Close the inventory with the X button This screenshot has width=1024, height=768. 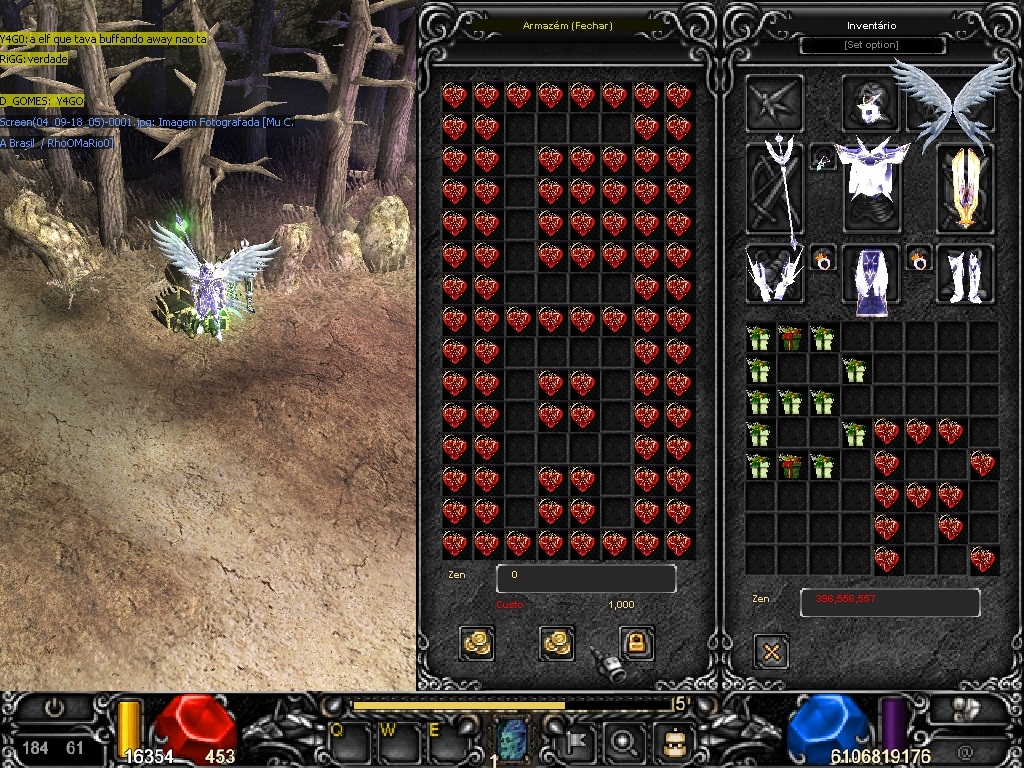point(771,652)
